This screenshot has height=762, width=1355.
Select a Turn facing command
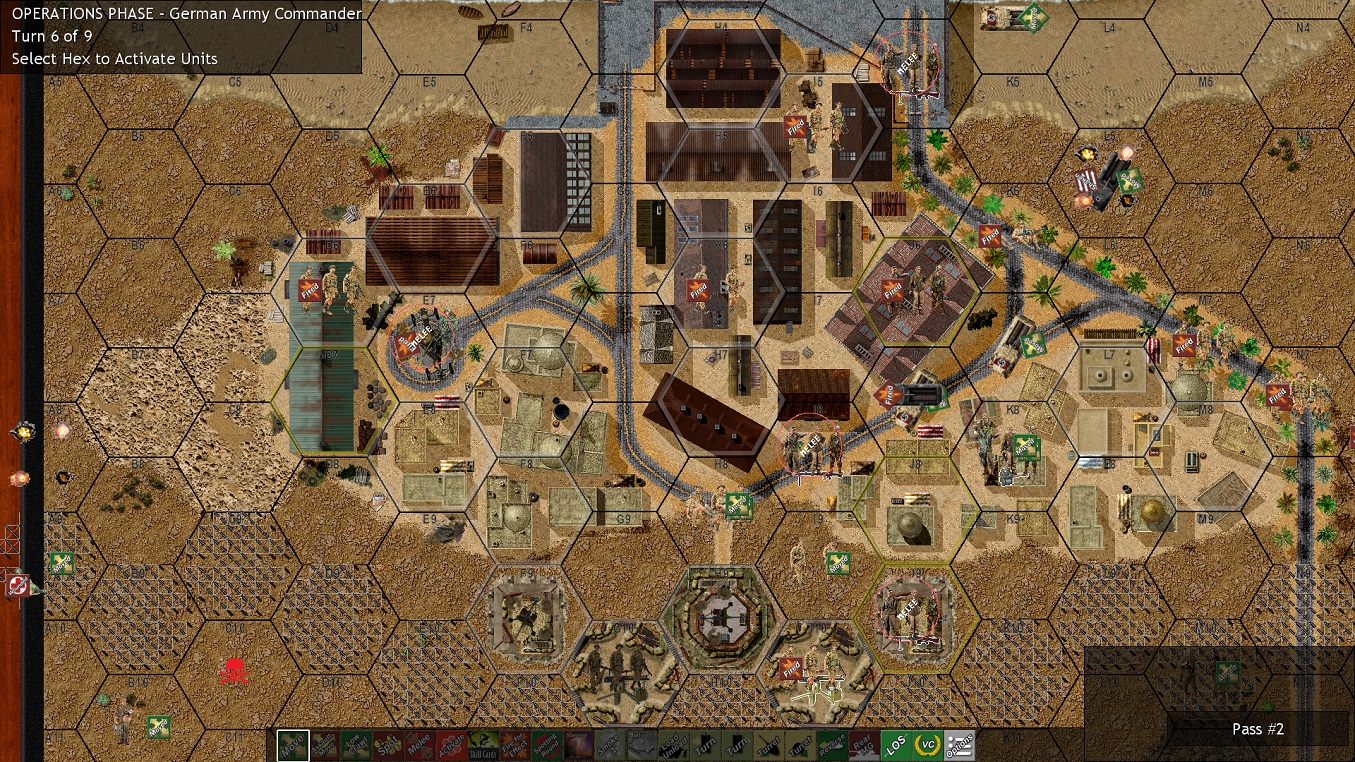tap(704, 745)
